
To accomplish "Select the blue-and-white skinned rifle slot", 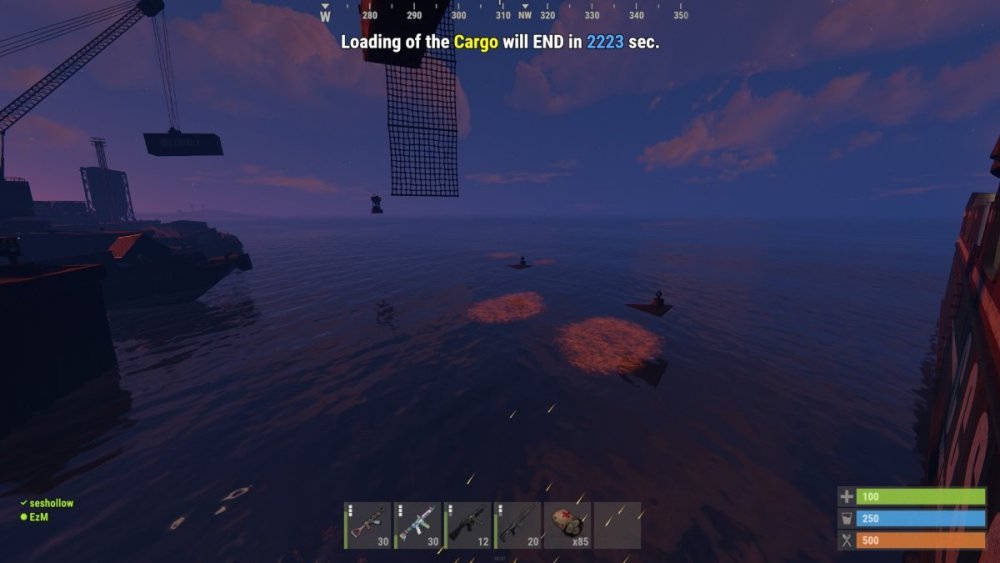I will [418, 525].
